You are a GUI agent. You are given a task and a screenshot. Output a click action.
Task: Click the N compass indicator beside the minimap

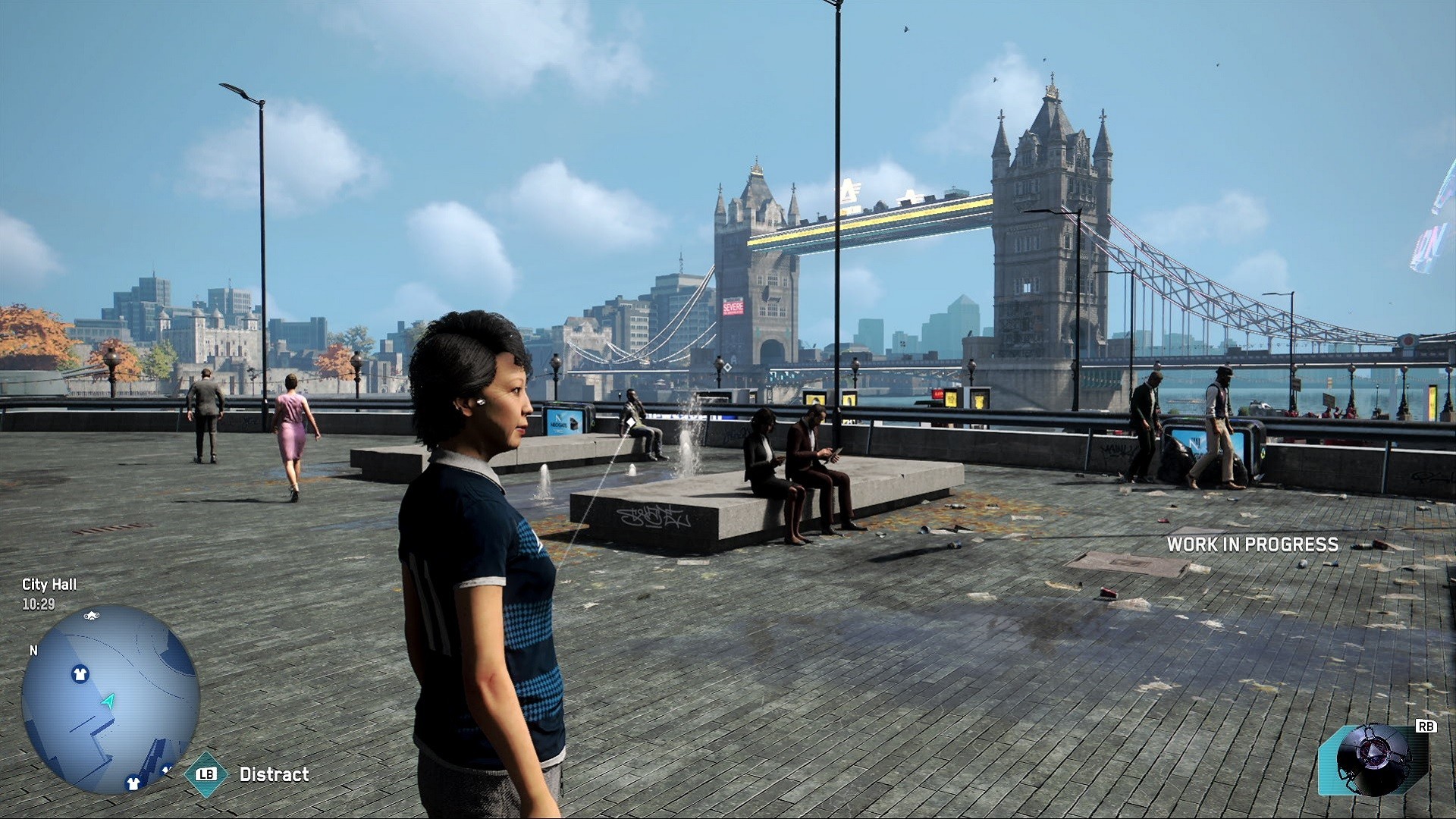click(33, 651)
